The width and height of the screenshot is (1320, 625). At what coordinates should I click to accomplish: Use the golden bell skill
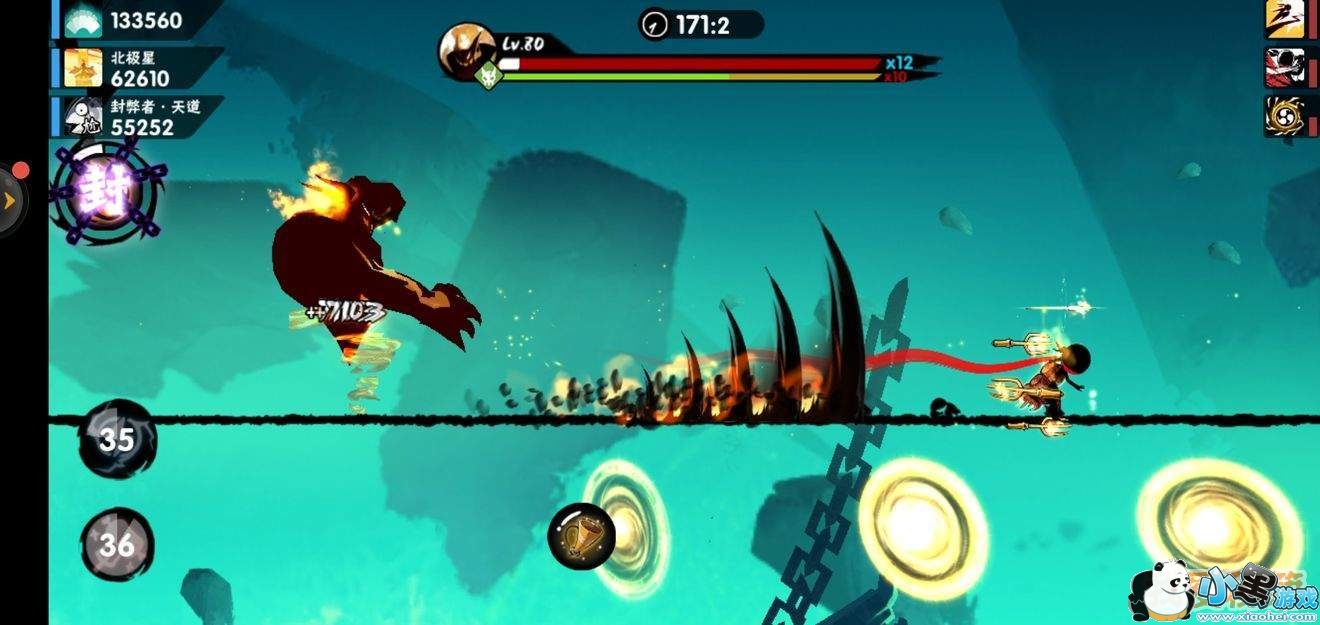coord(581,535)
